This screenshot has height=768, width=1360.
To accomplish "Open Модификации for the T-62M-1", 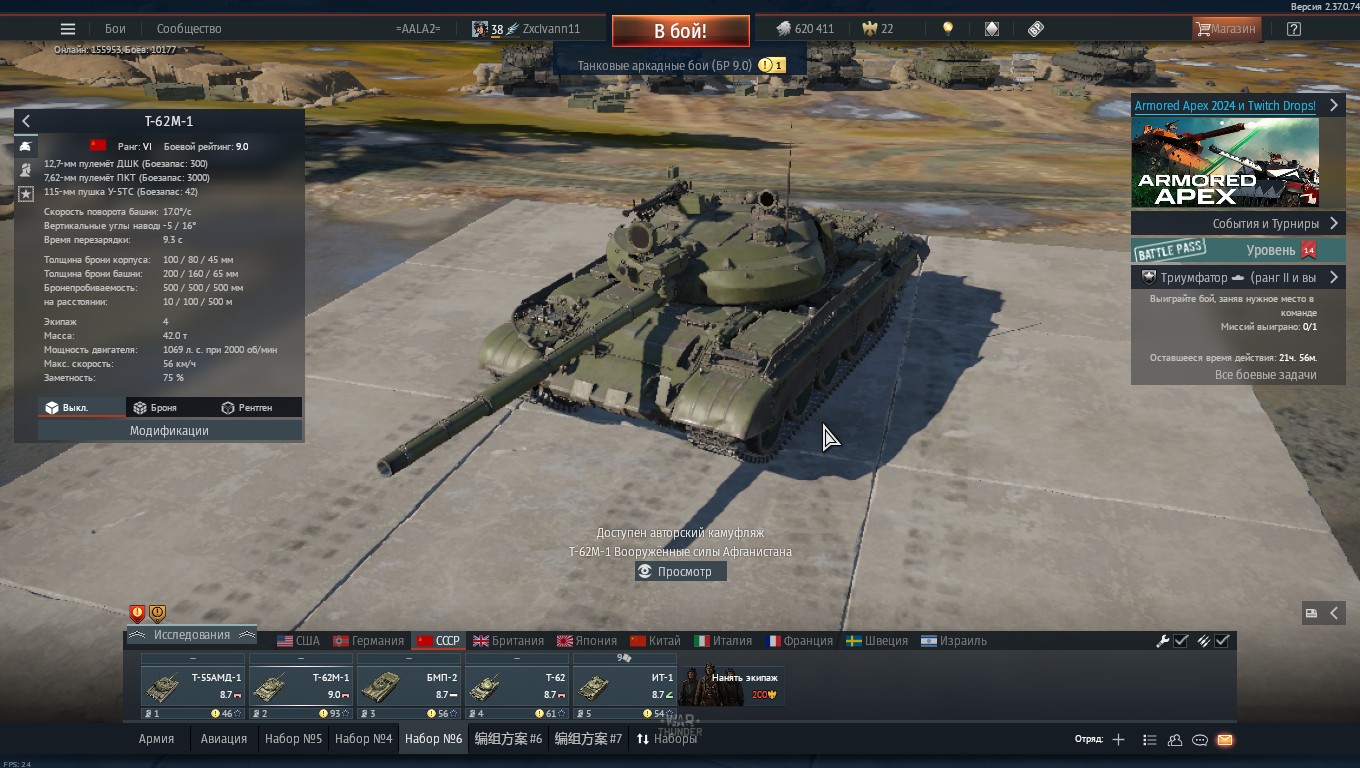I will click(169, 431).
